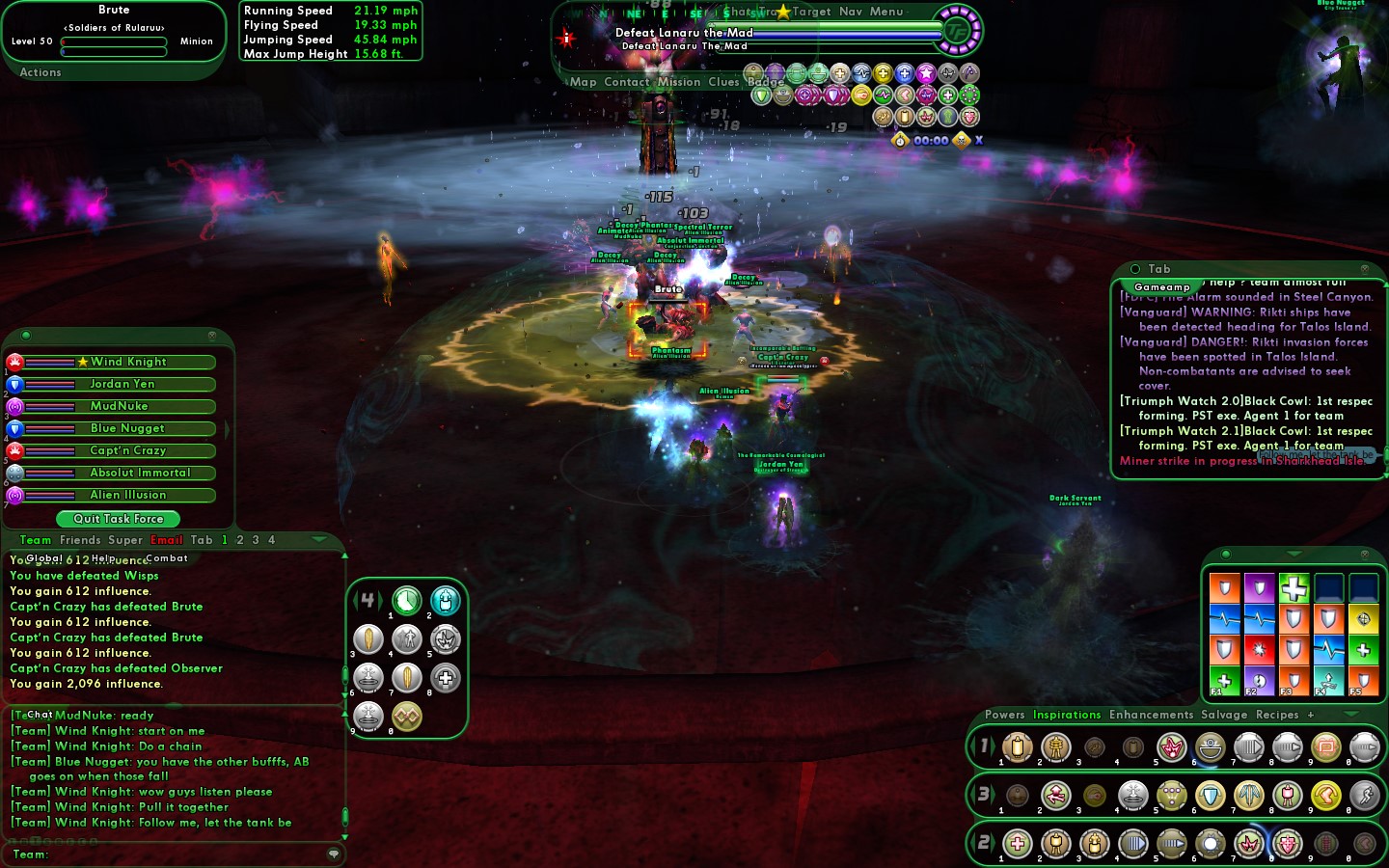
Task: Use the F1 green cross inspiration
Action: pyautogui.click(x=1224, y=679)
